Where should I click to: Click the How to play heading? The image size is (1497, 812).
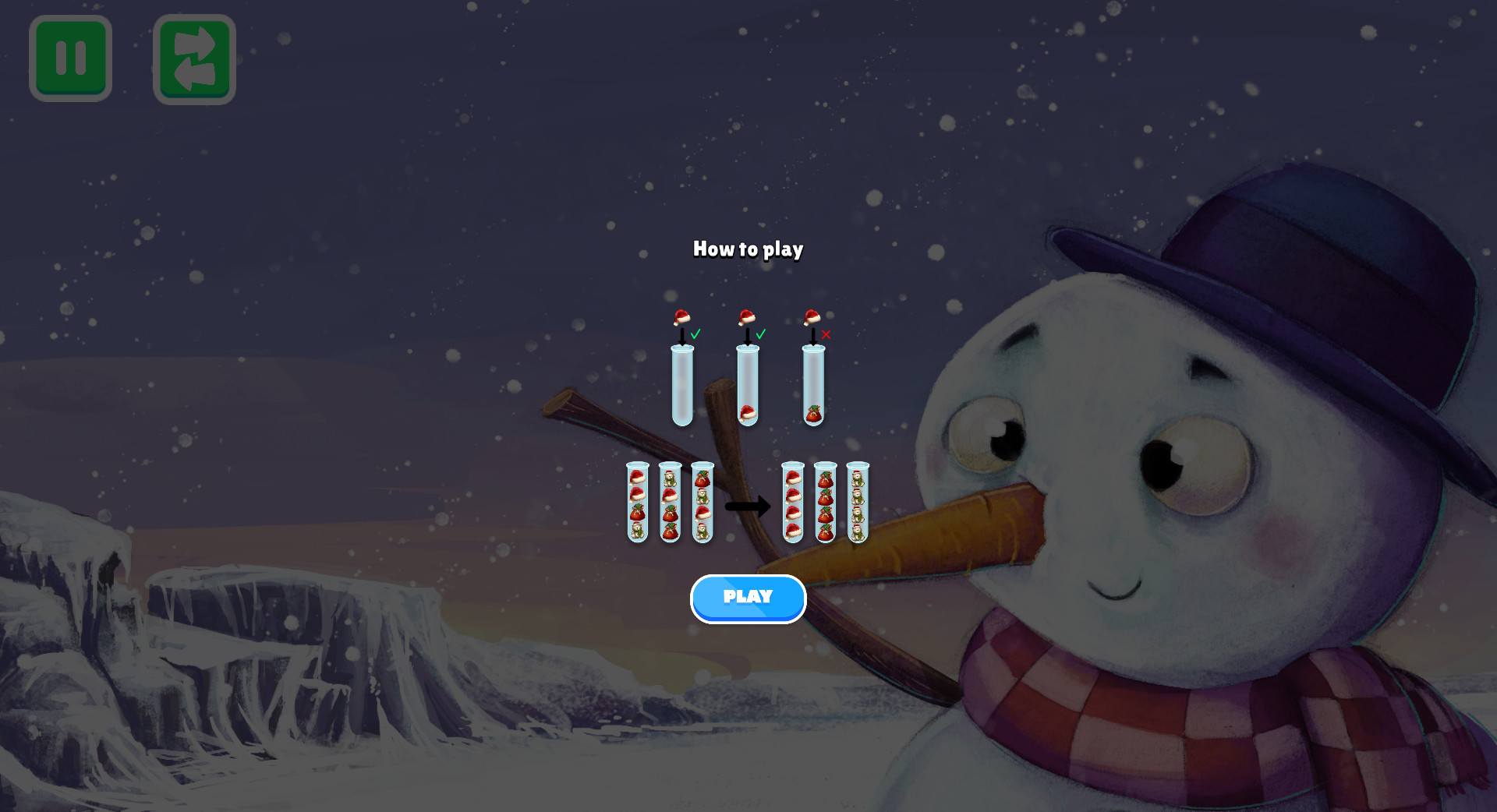tap(748, 250)
